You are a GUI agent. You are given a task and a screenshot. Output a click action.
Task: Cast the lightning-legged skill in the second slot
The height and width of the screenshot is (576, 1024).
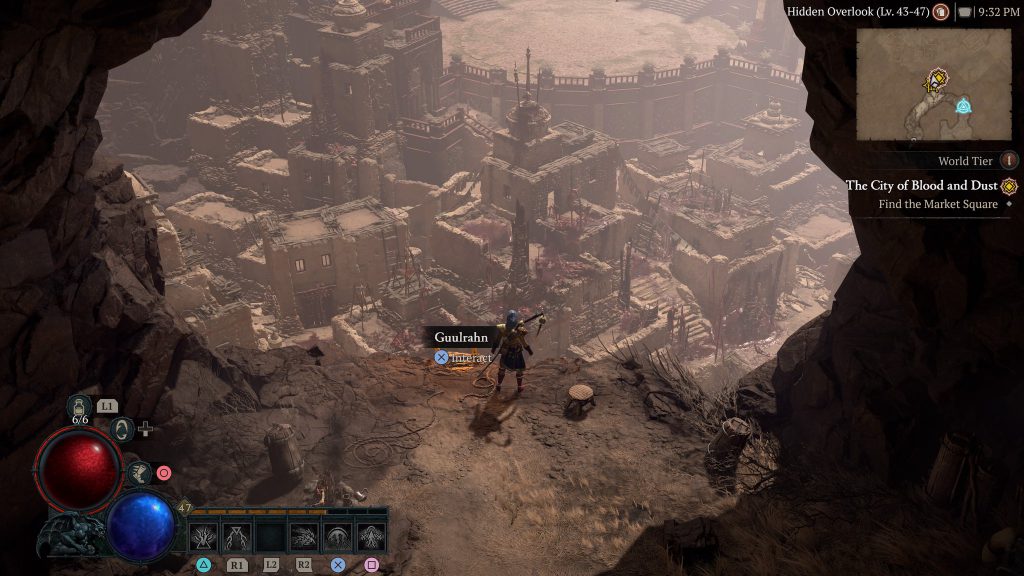(237, 537)
